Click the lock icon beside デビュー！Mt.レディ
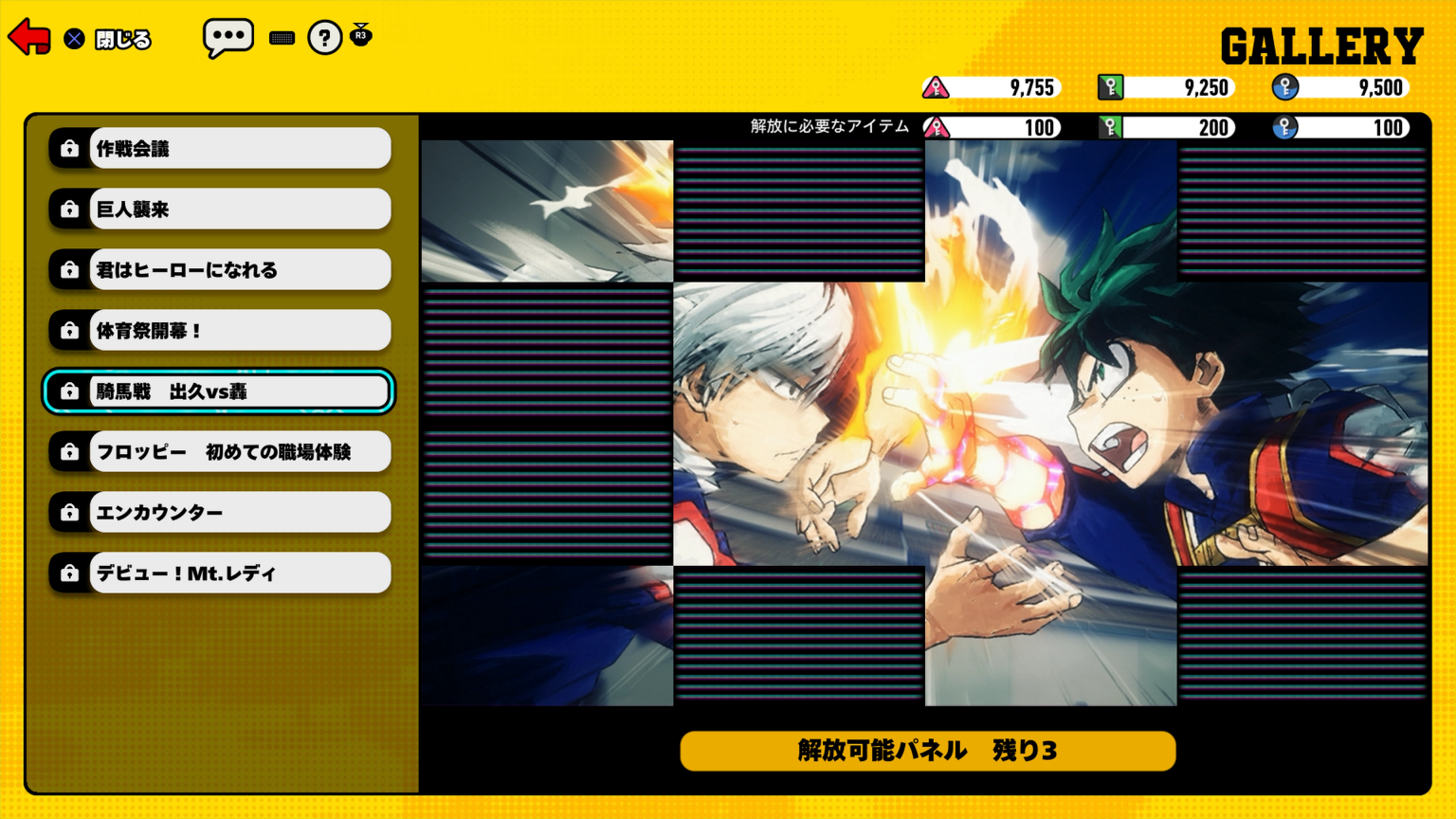Viewport: 1456px width, 819px height. (69, 573)
